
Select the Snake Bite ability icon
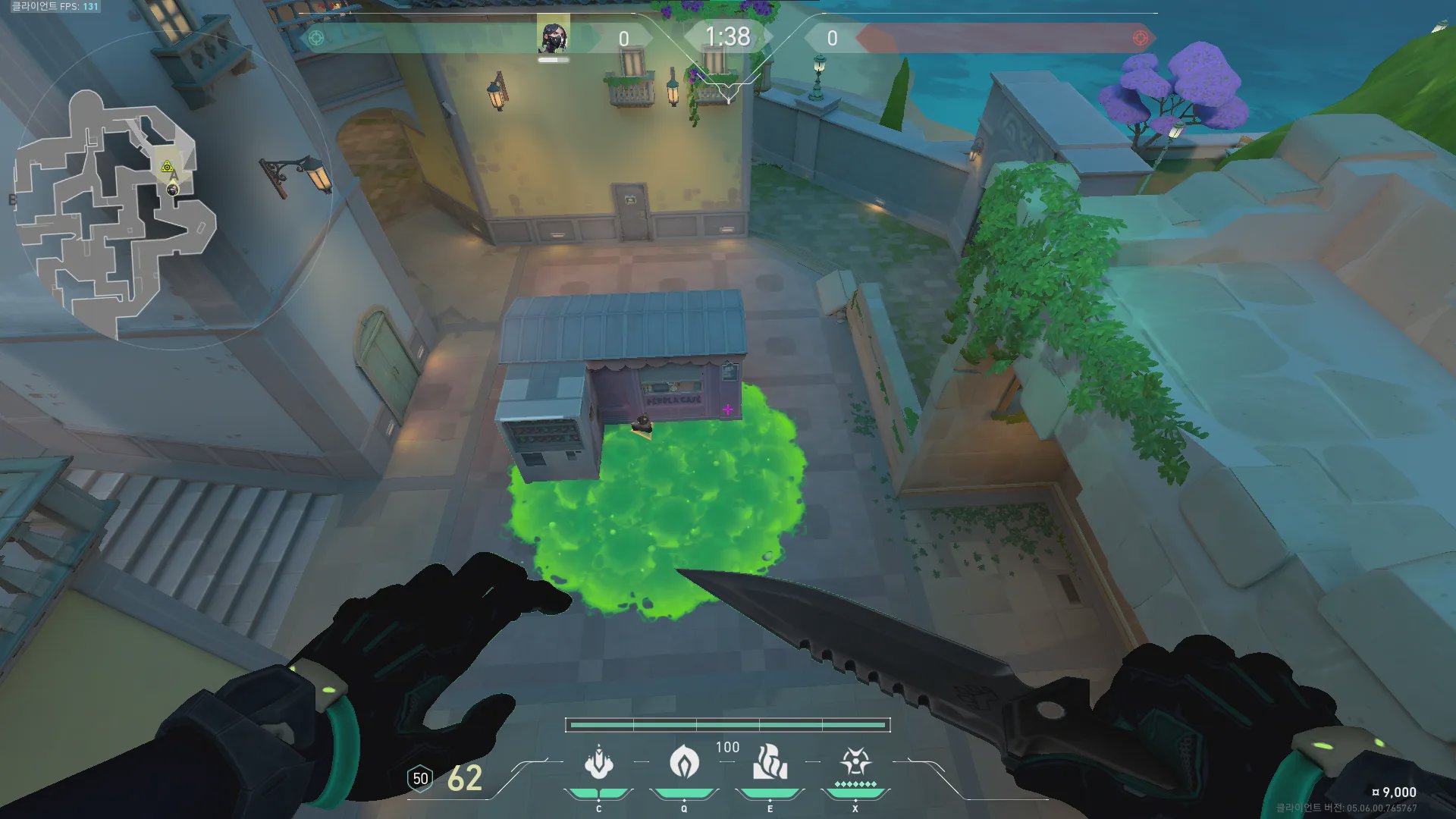tap(599, 763)
